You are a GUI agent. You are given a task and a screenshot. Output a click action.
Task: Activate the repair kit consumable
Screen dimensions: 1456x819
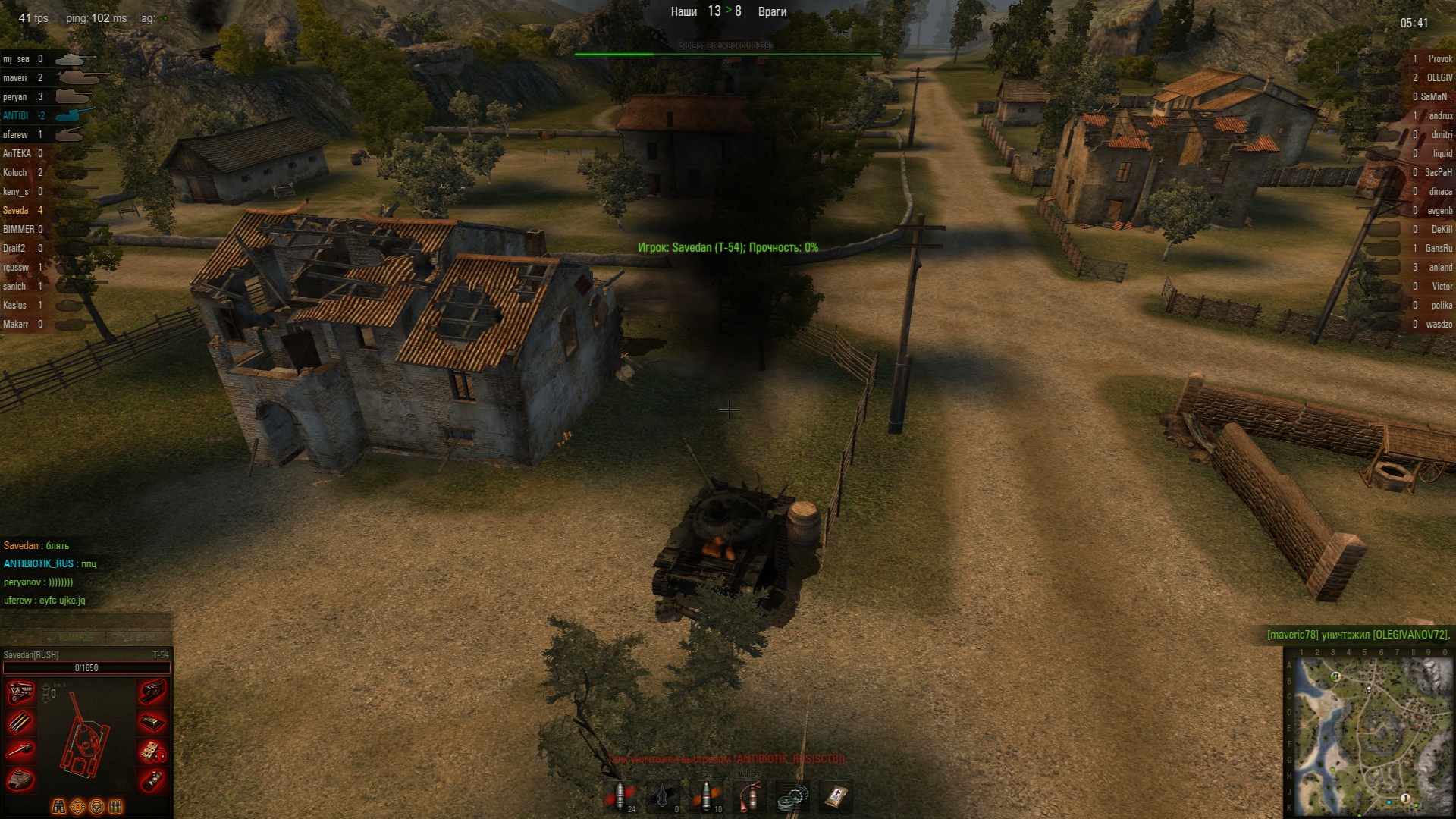point(792,796)
